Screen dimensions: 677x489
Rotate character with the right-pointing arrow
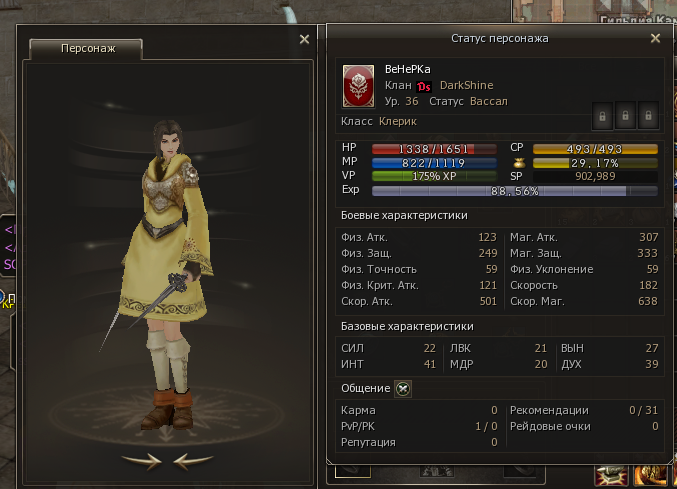(x=141, y=460)
